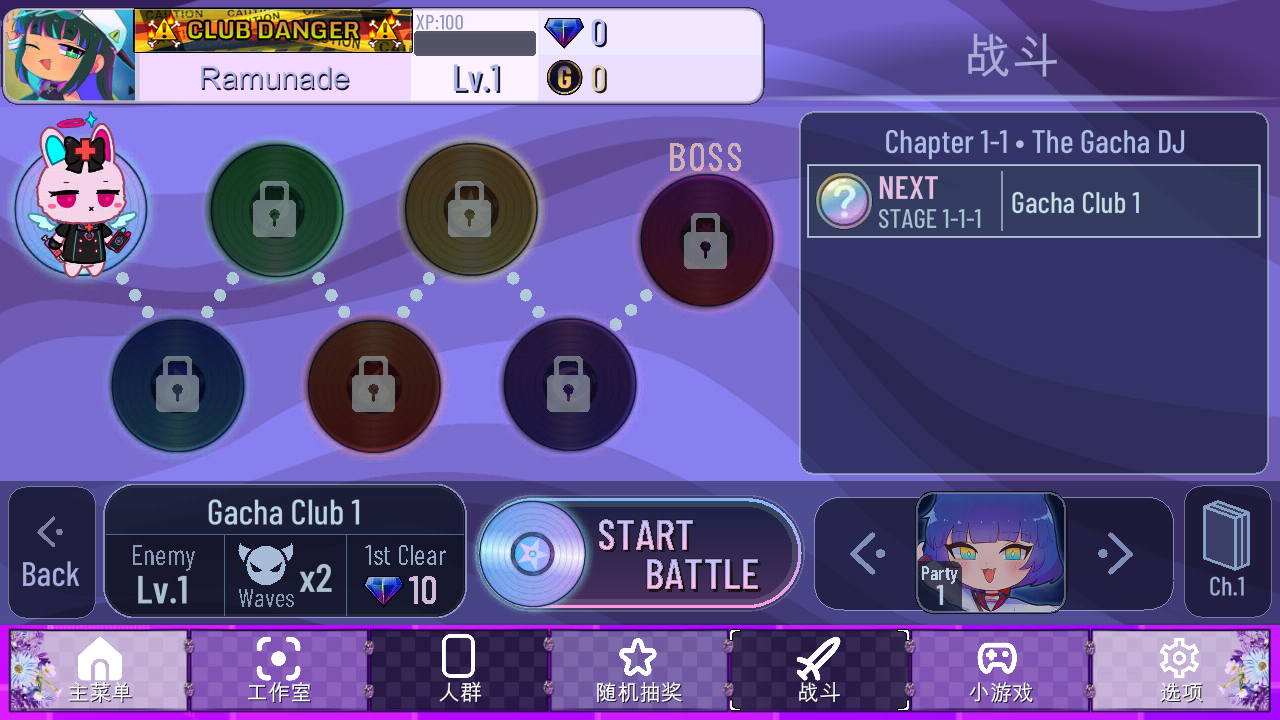Open the 小游戏 minigames tab
This screenshot has width=1280, height=720.
tap(999, 670)
